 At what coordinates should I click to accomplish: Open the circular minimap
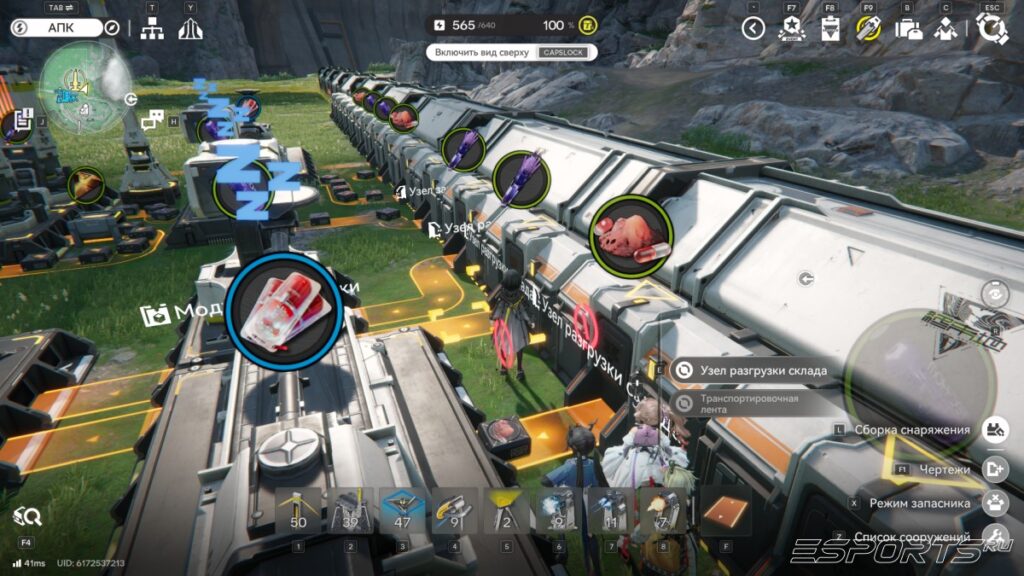click(x=85, y=84)
